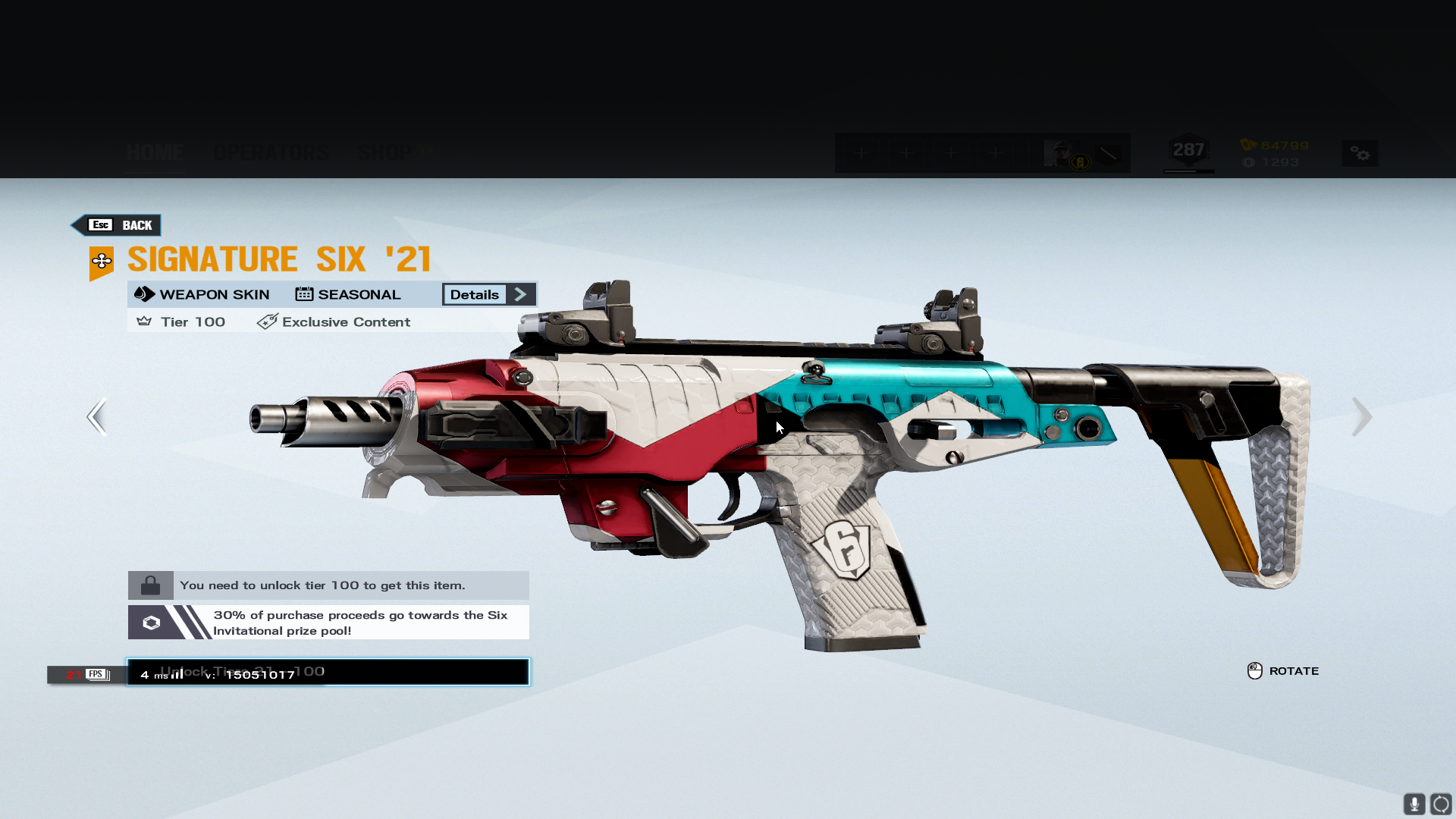
Task: Open the Details panel for this skin
Action: 489,294
